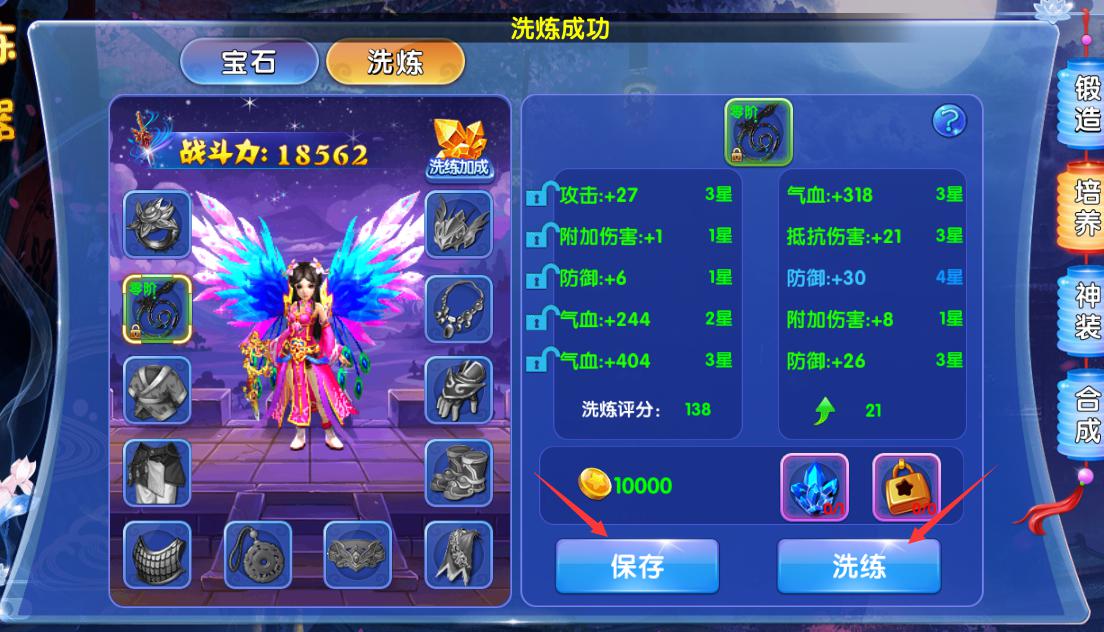Lock the 附加伤害:+1 attribute
The width and height of the screenshot is (1104, 632).
coord(541,237)
